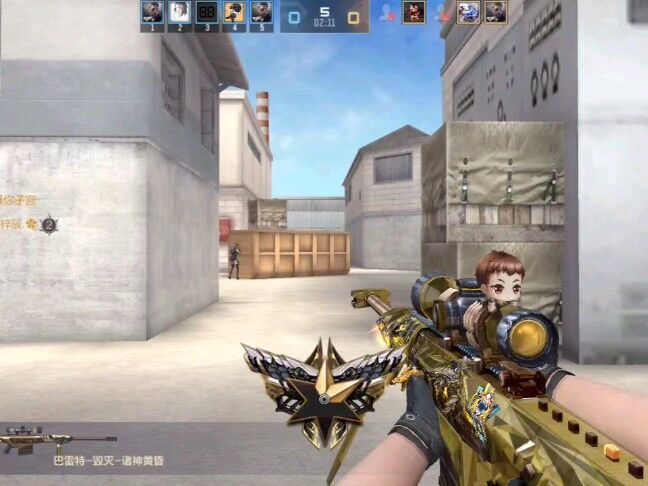Screen dimensions: 648x486
Task: Select teammate portrait numbered 1
Action: click(152, 12)
